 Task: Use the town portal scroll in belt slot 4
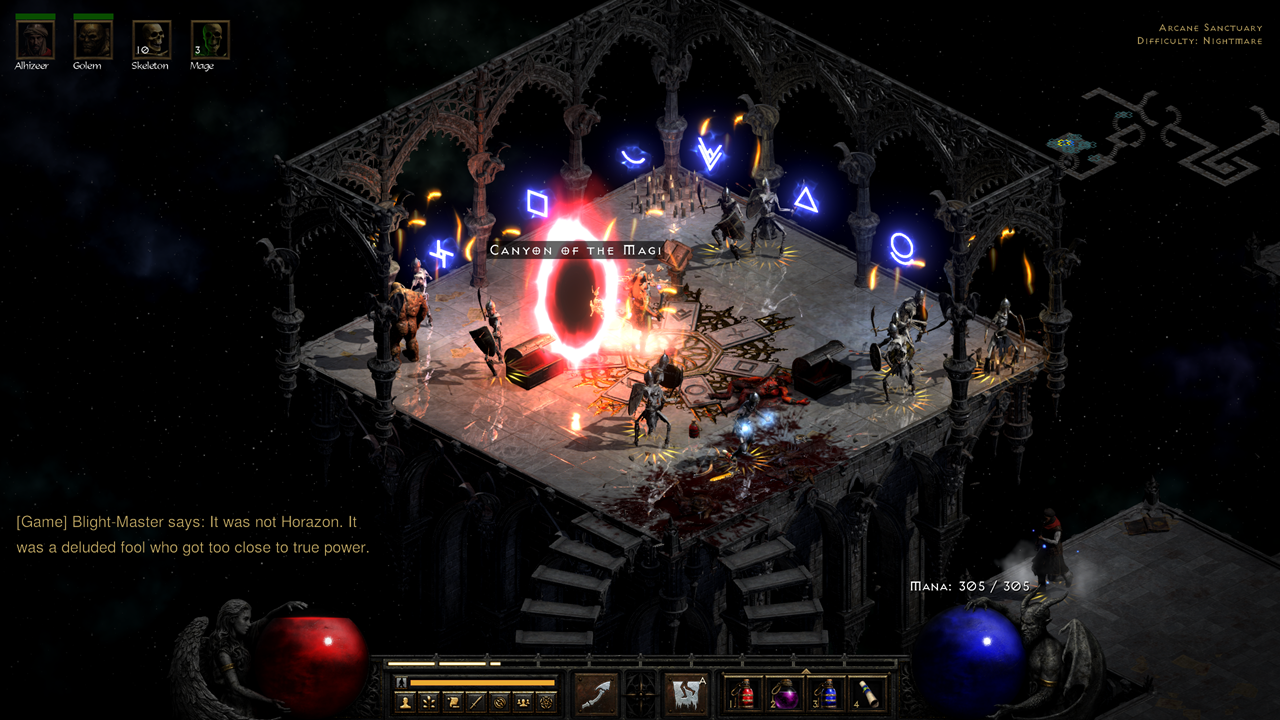click(x=867, y=695)
